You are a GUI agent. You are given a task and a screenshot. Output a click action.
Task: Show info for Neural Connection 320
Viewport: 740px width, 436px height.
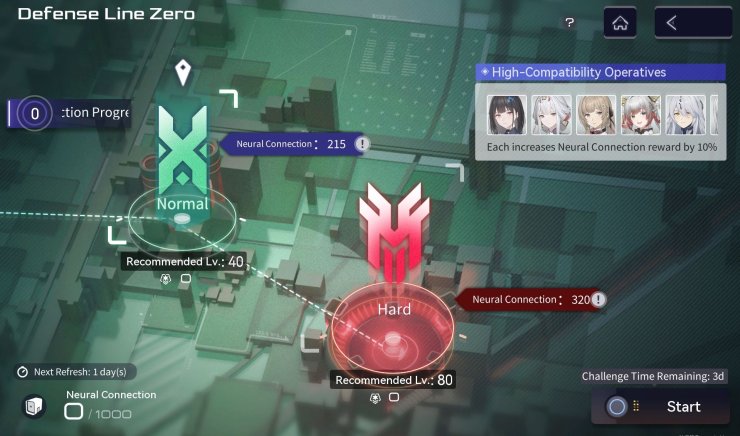tap(598, 299)
